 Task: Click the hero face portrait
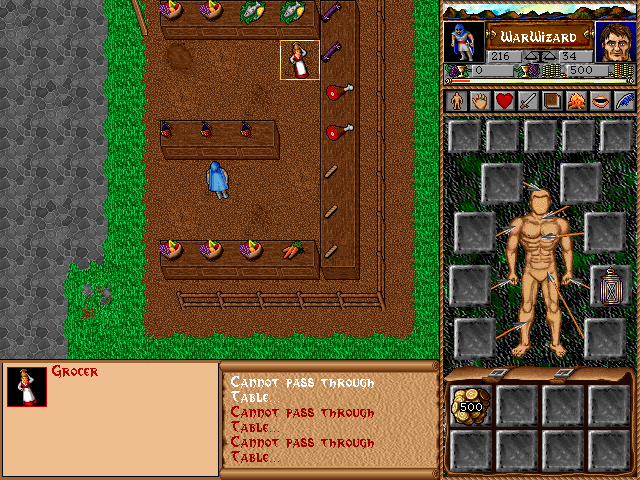click(614, 41)
